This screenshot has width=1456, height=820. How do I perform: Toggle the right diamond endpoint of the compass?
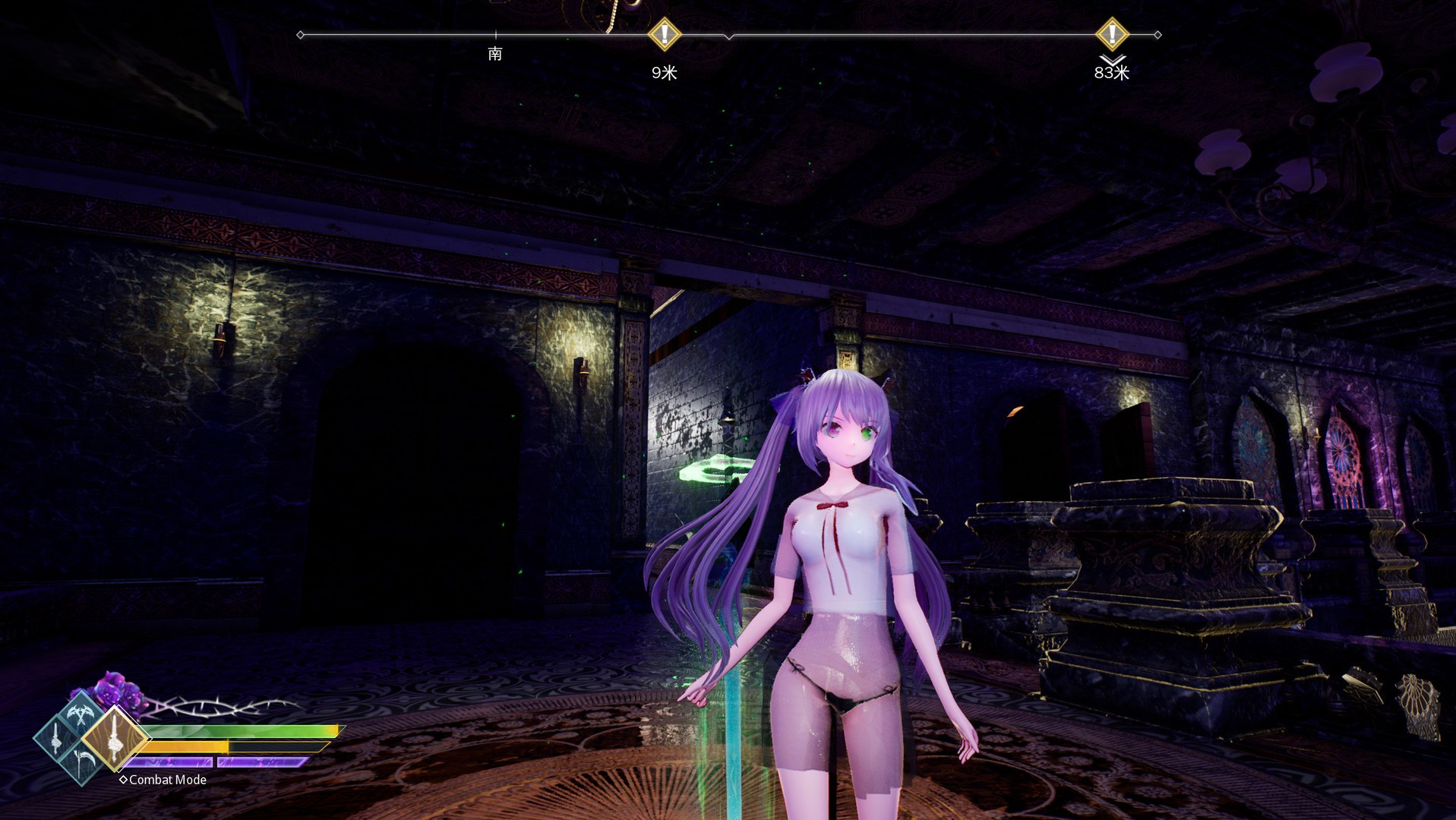(1158, 33)
